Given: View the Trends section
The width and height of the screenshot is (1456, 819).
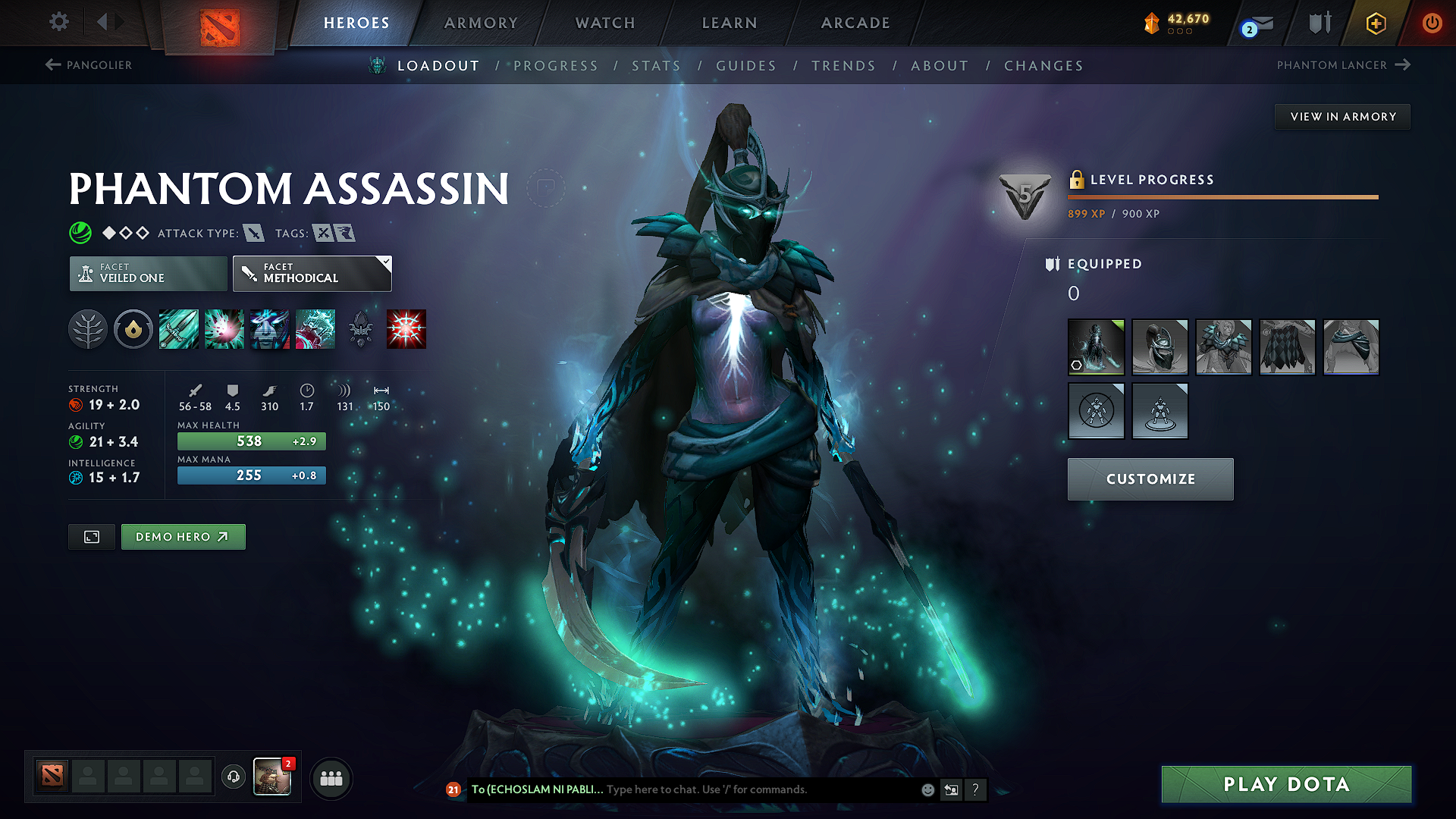Looking at the screenshot, I should coord(843,66).
